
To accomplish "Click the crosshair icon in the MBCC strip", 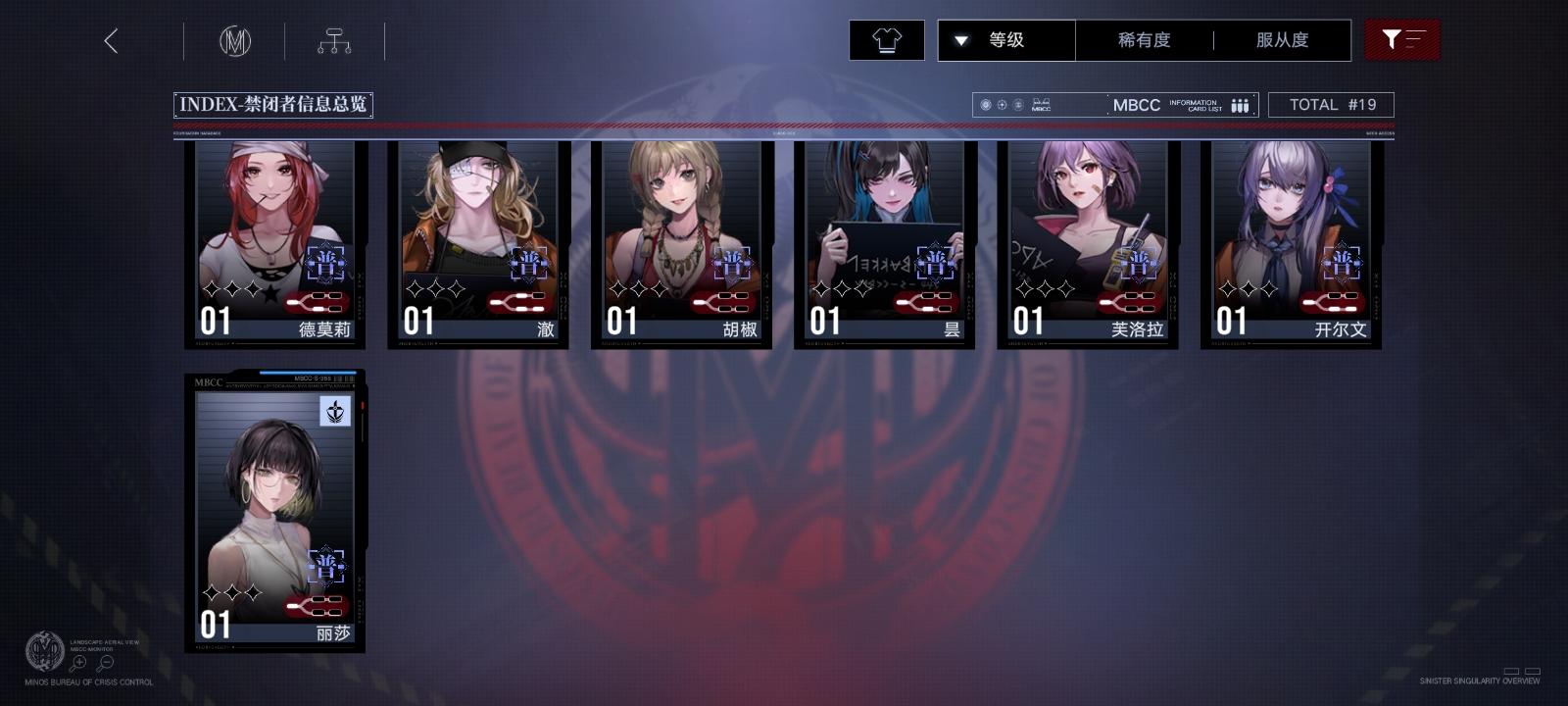I will 1002,104.
